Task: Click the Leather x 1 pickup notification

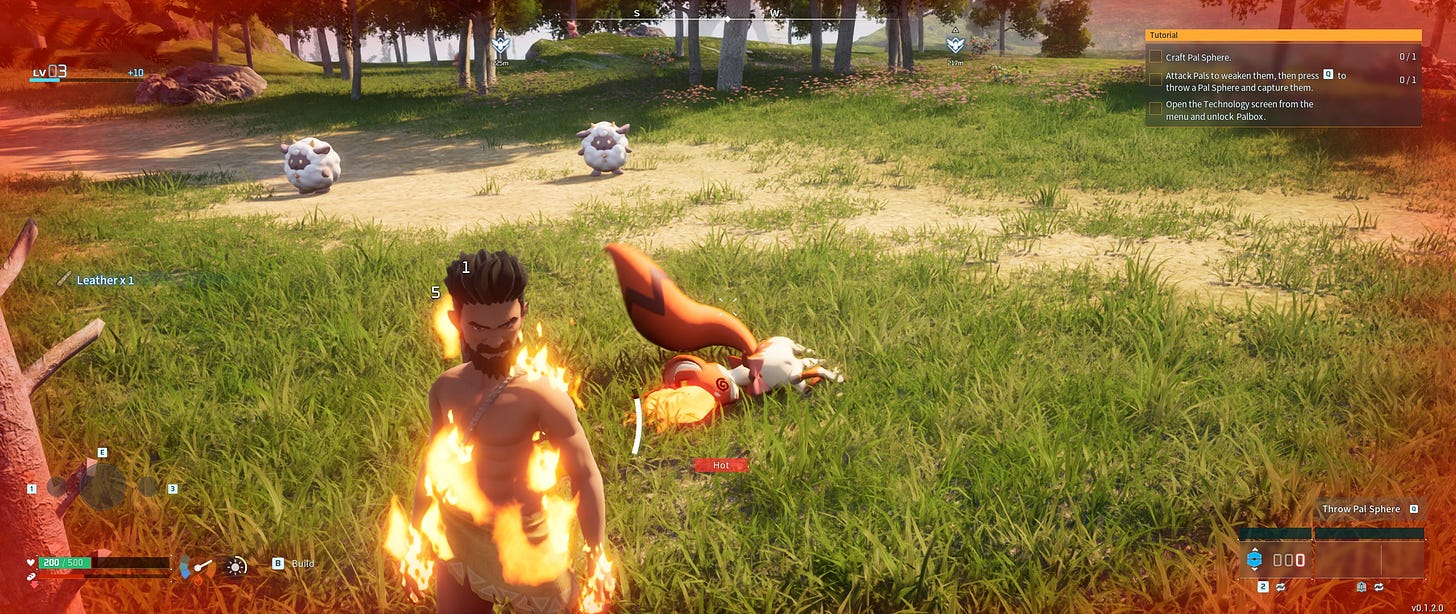Action: (104, 280)
